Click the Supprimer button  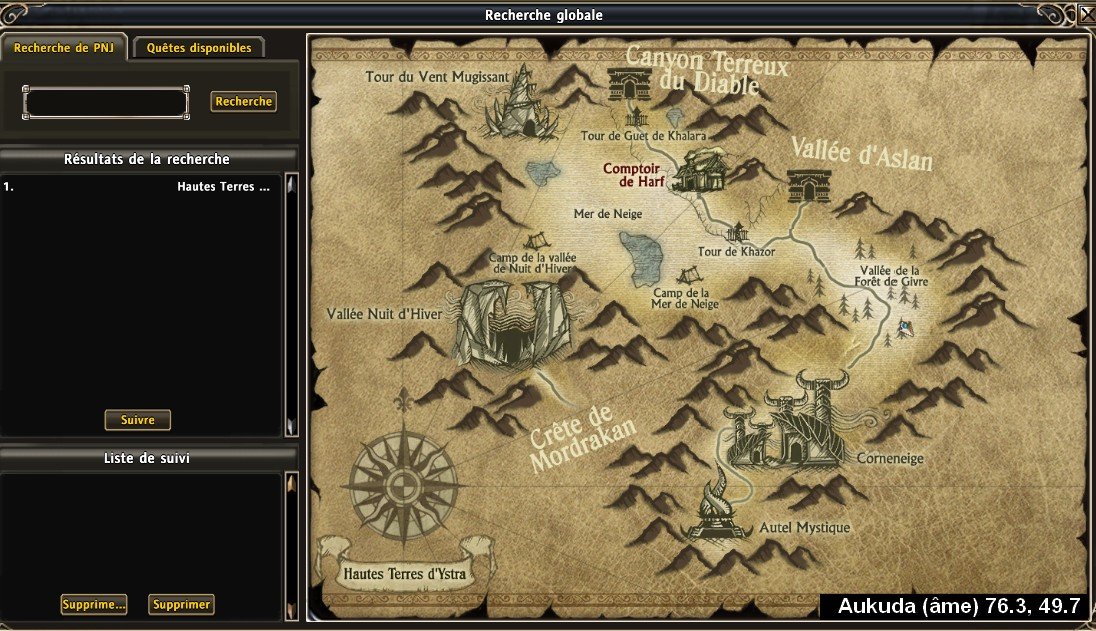(x=181, y=604)
